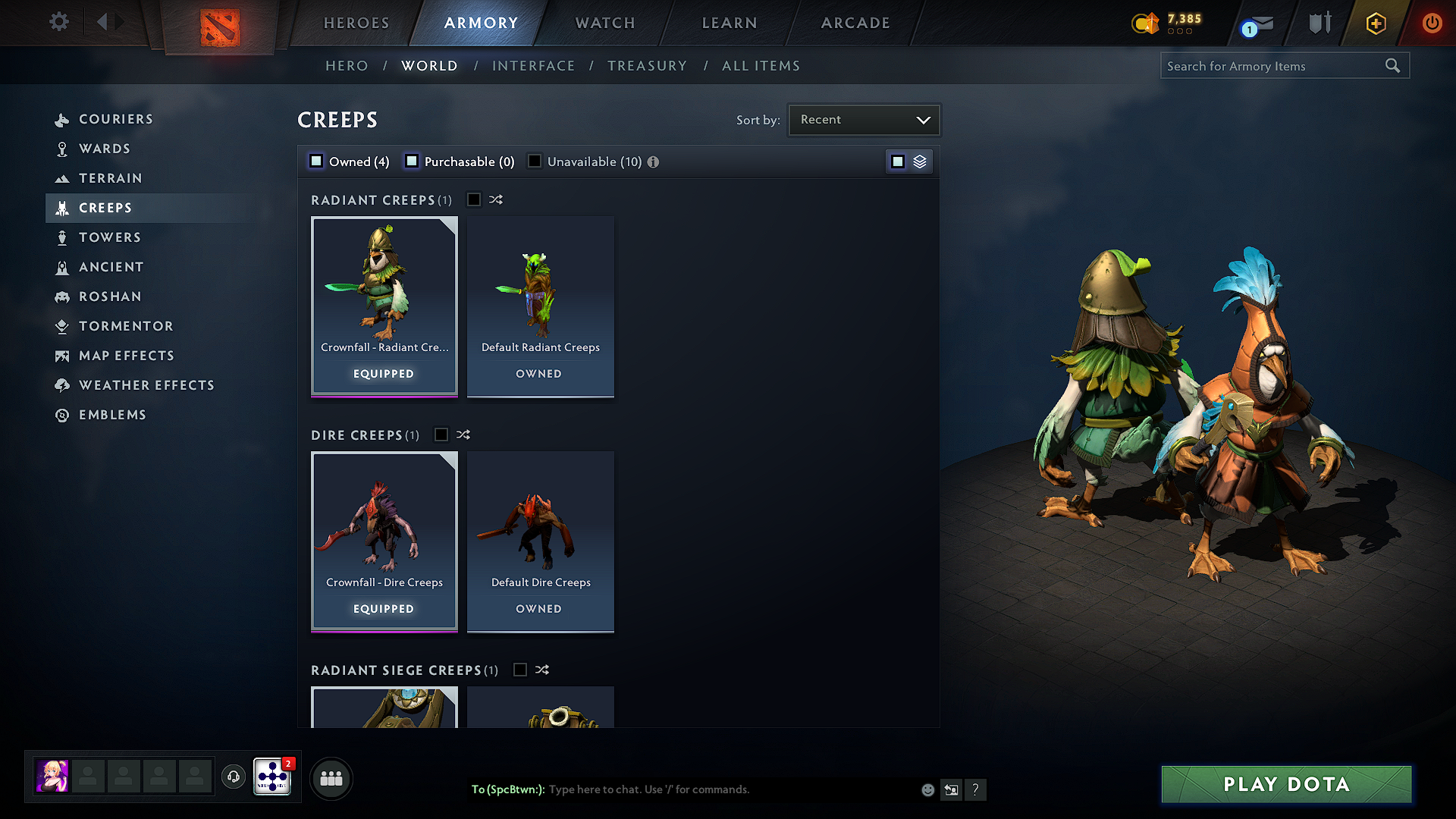This screenshot has height=819, width=1456.
Task: Open the Weather Effects section
Action: point(146,385)
